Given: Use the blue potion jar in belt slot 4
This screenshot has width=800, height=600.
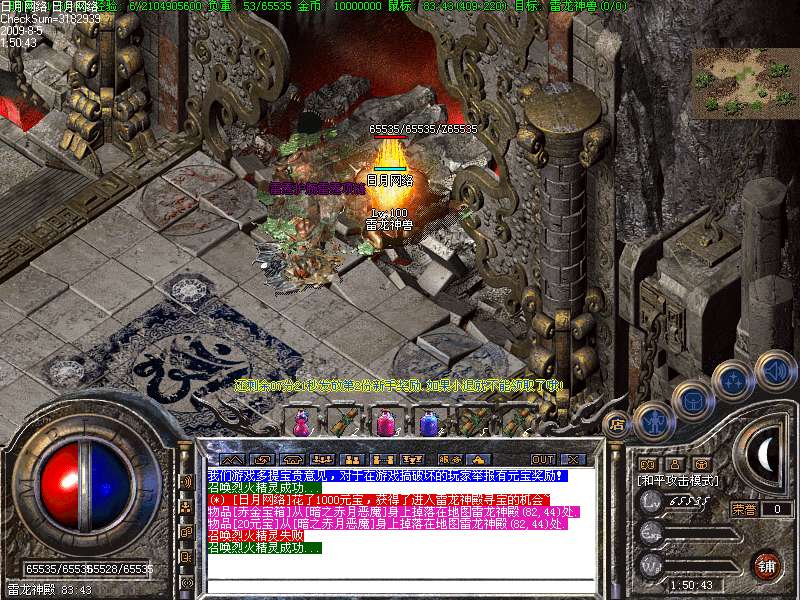Looking at the screenshot, I should (428, 423).
